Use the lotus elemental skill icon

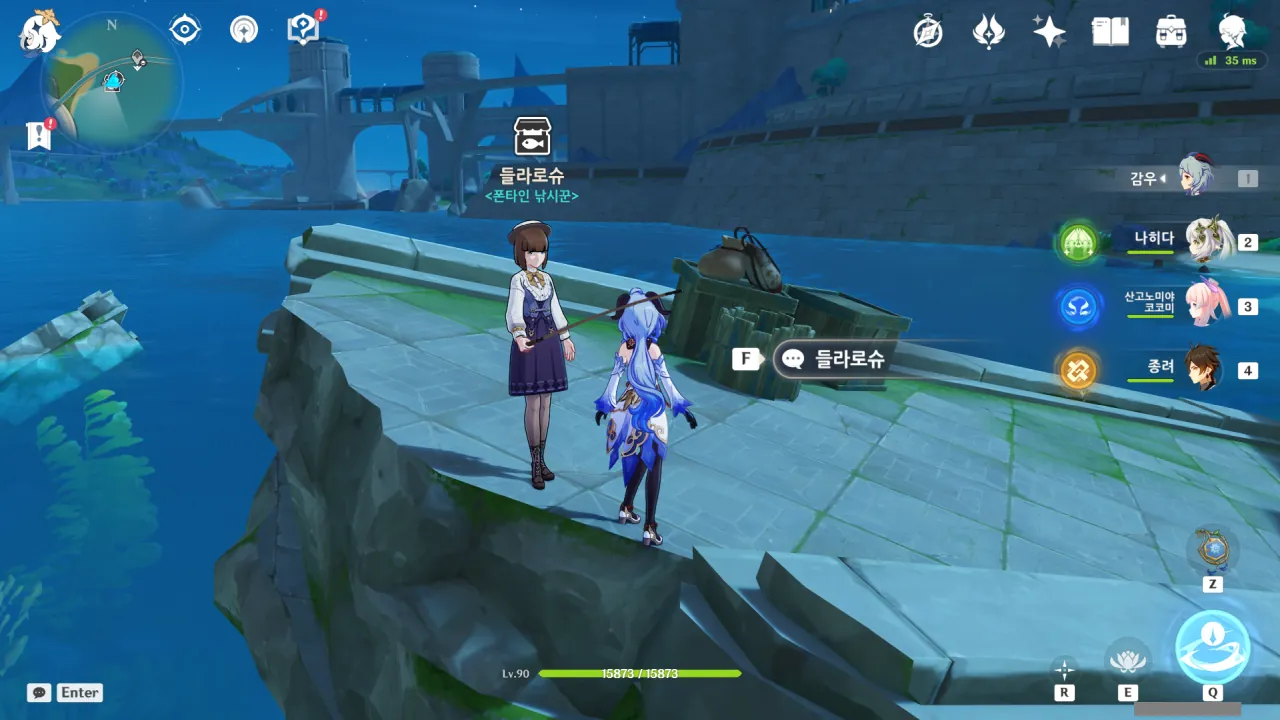1127,660
